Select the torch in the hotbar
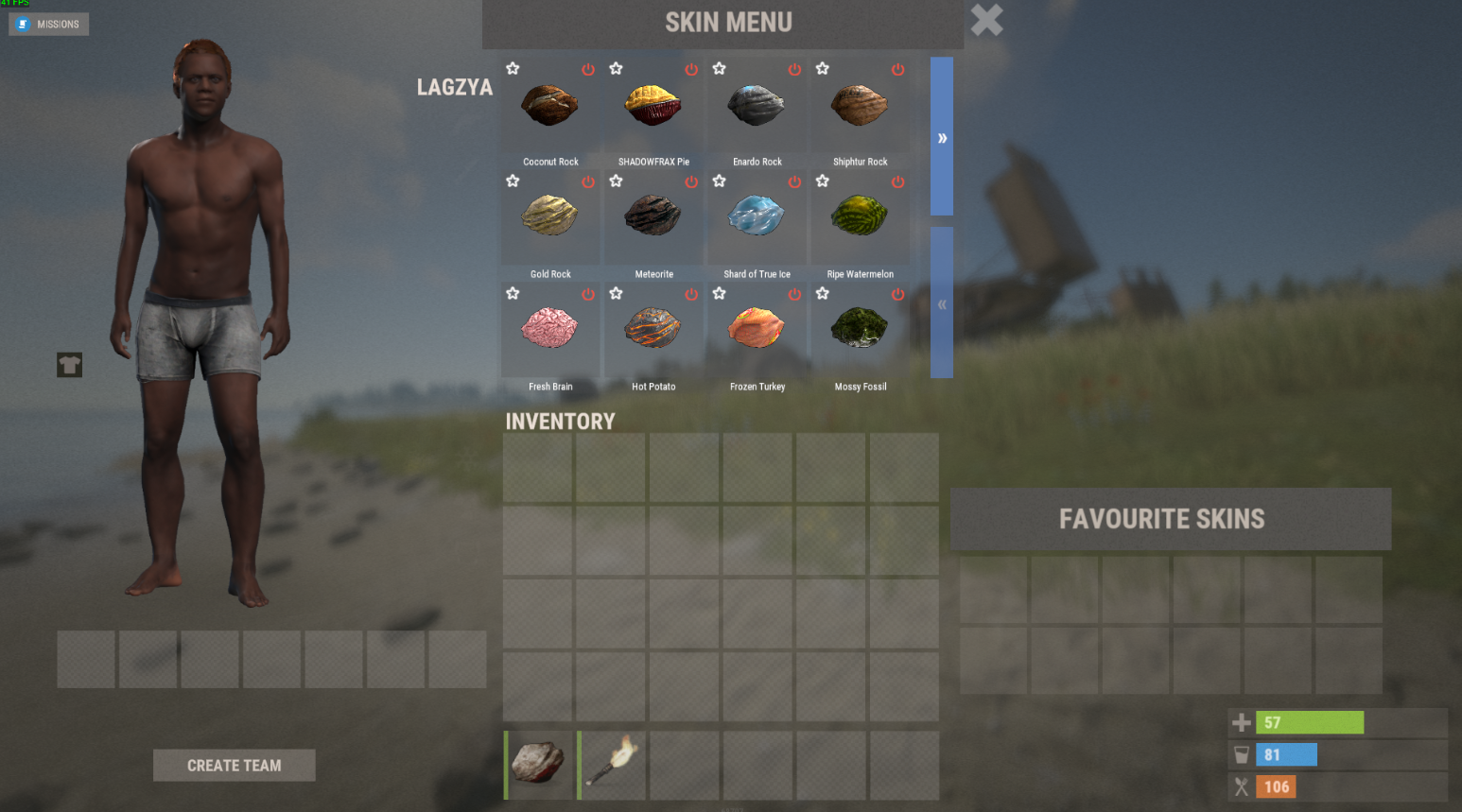This screenshot has width=1462, height=812. tap(612, 764)
